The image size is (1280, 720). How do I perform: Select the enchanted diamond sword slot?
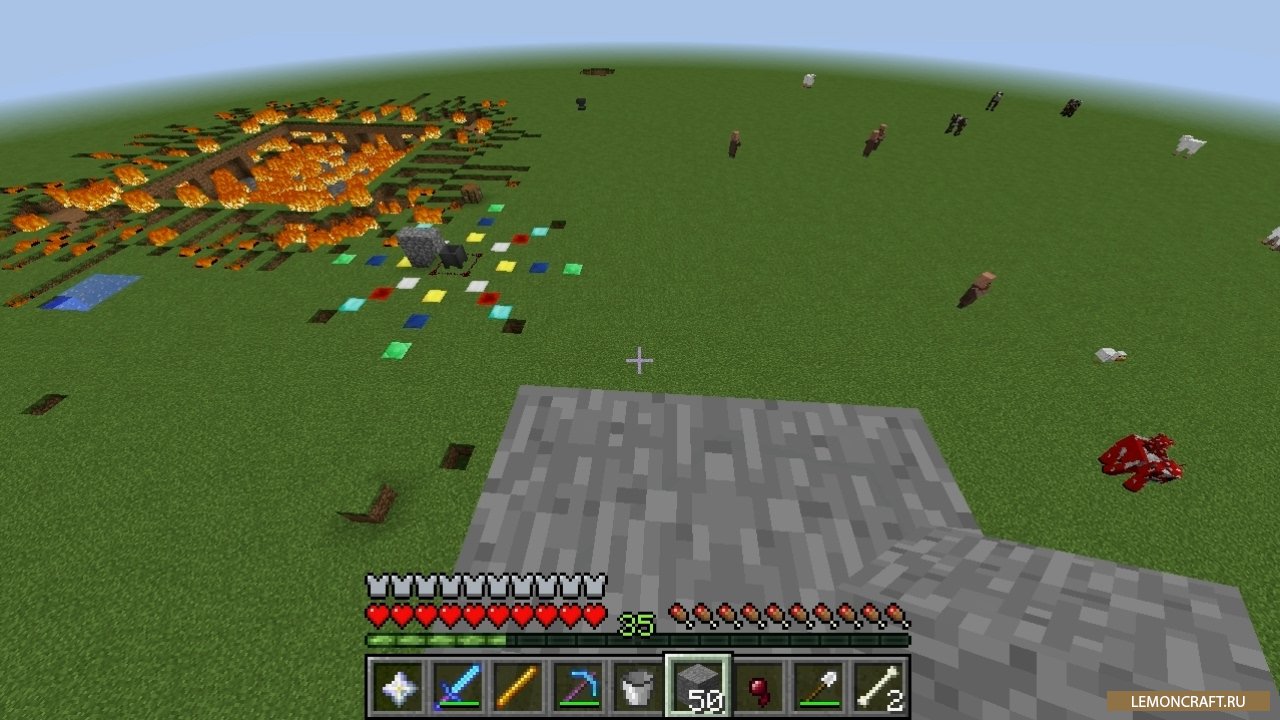[x=456, y=686]
